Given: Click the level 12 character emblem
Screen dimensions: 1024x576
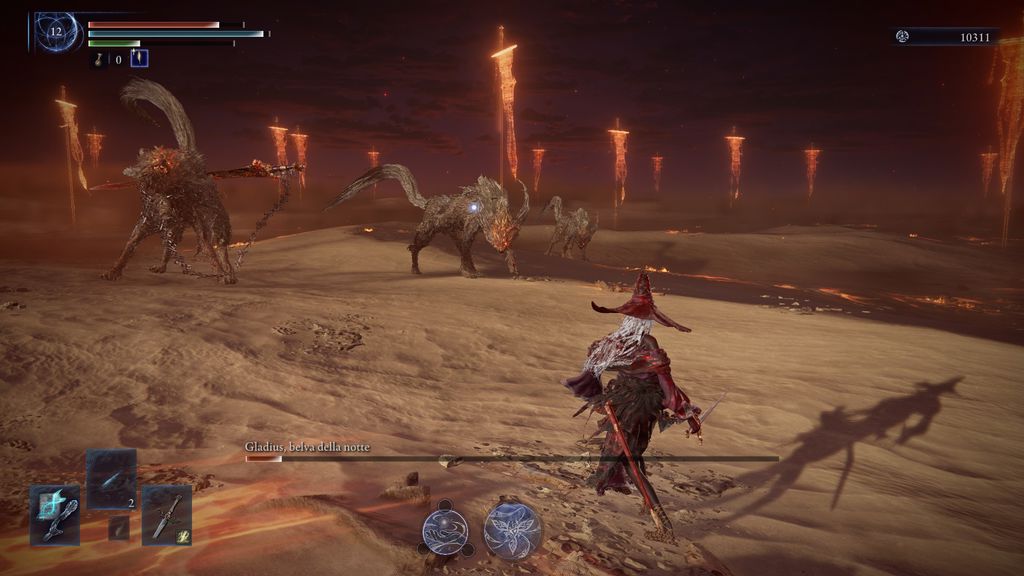Looking at the screenshot, I should coord(56,31).
